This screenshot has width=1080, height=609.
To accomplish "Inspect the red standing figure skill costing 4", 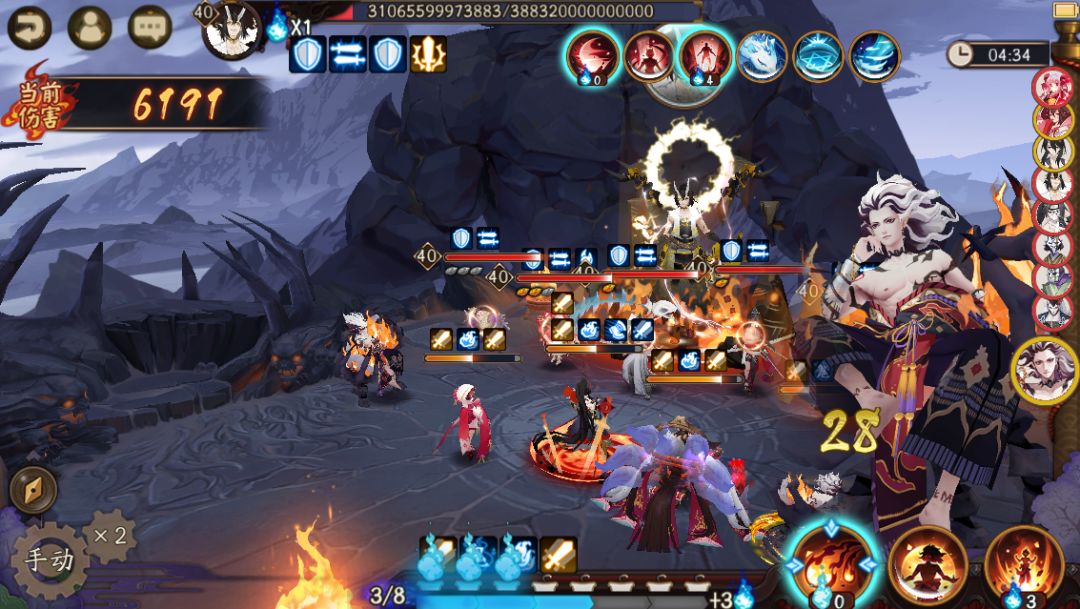I will pos(705,55).
